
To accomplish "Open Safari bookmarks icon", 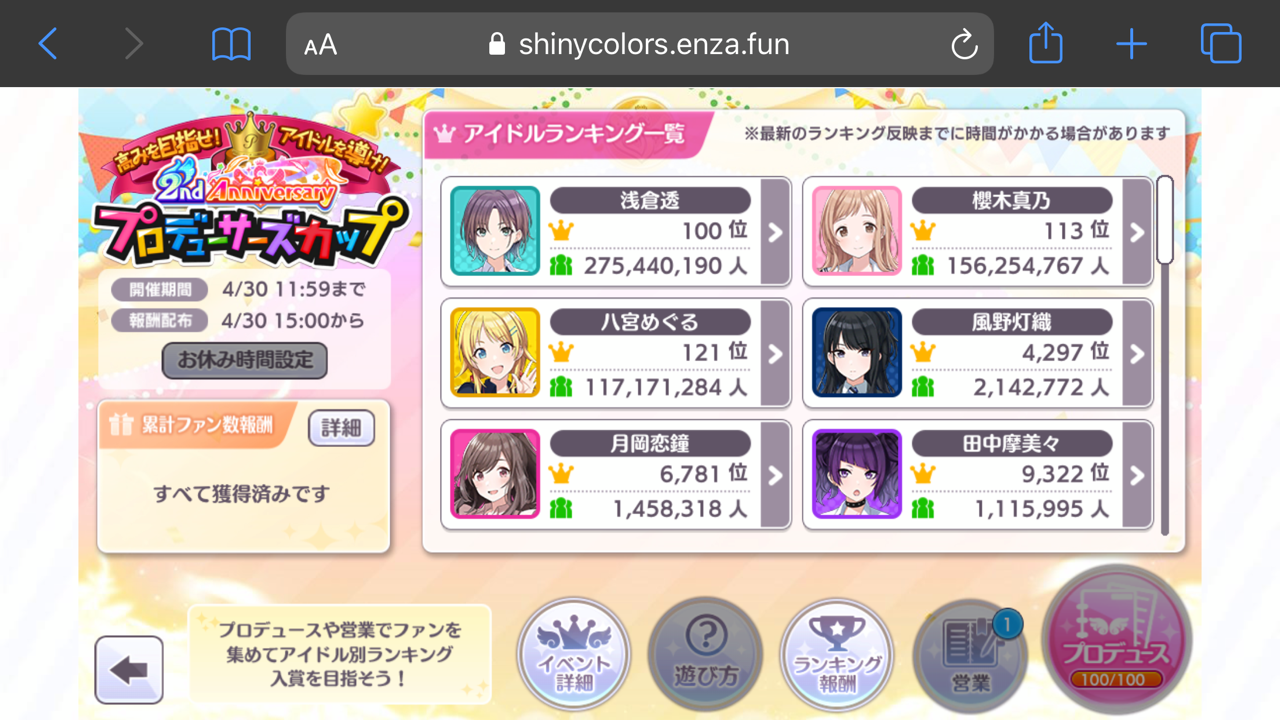I will tap(232, 44).
